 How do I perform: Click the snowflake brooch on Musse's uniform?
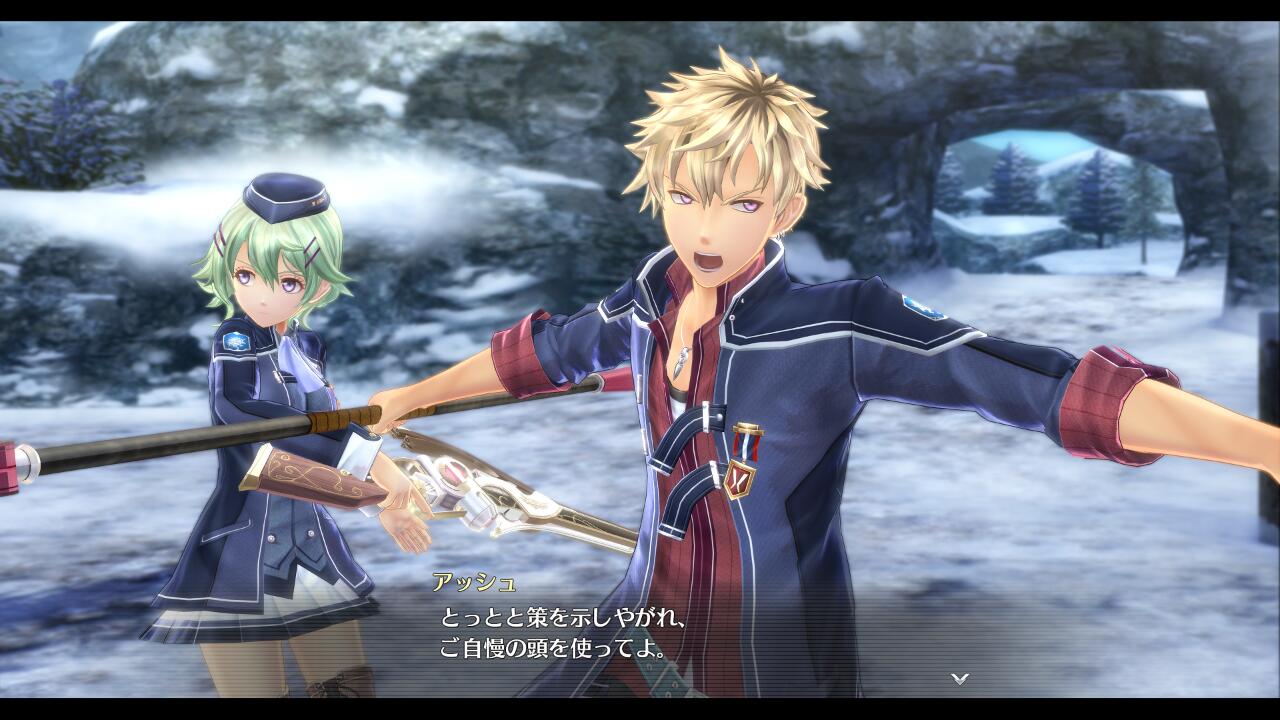pyautogui.click(x=235, y=341)
